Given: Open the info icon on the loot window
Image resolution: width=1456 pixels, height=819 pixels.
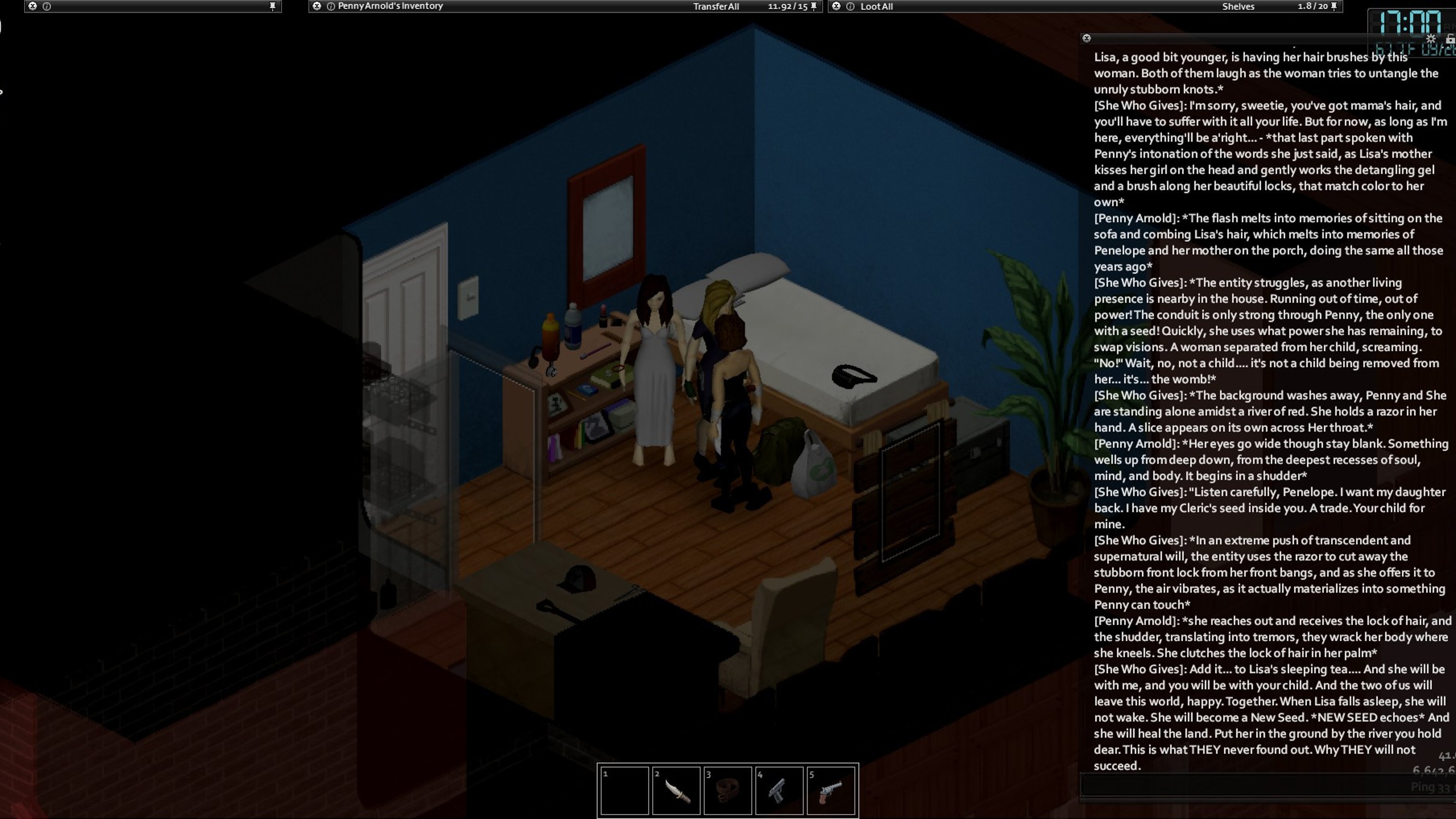Looking at the screenshot, I should pos(850,6).
